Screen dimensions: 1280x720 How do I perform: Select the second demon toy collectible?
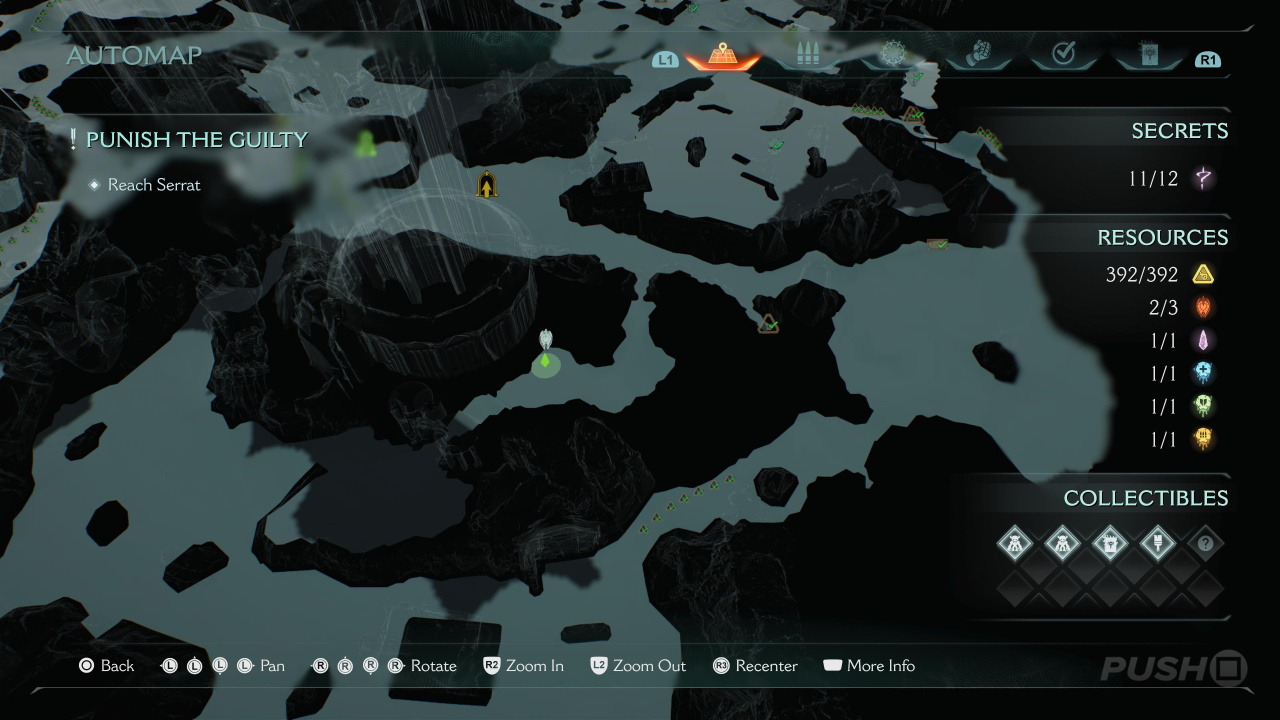[1062, 544]
